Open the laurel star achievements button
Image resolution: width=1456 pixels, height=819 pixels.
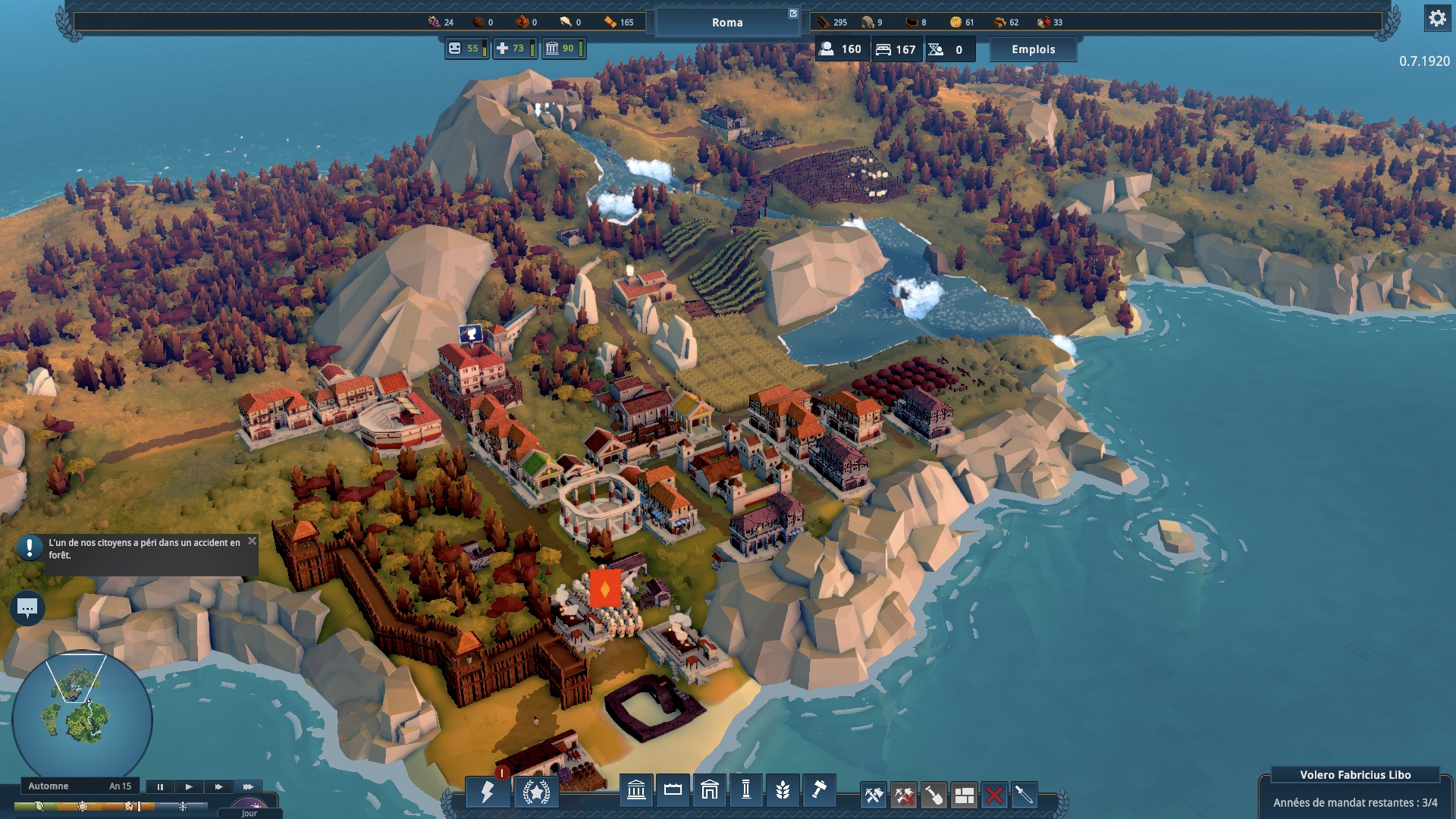click(x=536, y=792)
